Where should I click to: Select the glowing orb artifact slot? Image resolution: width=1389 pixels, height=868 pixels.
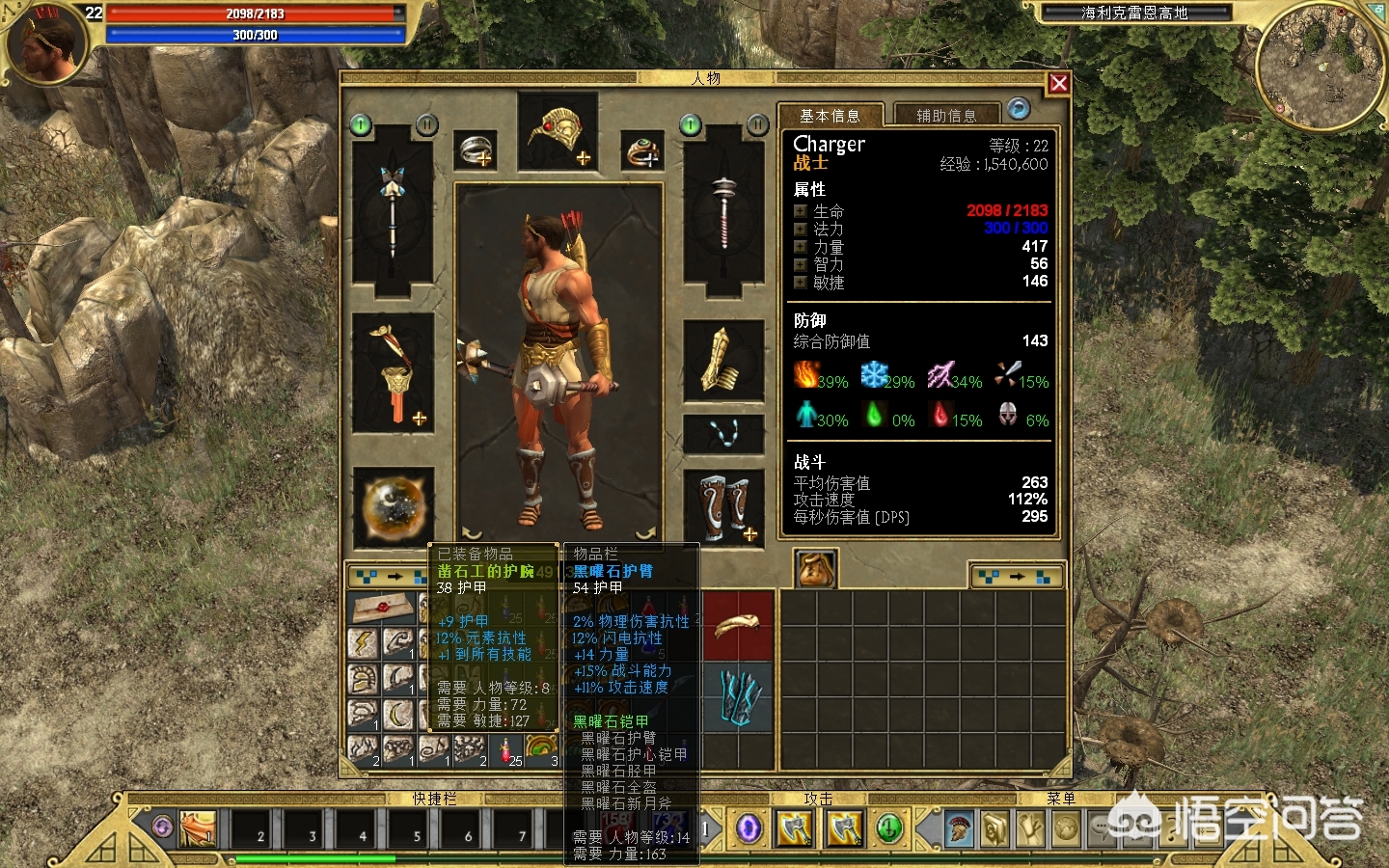tap(393, 505)
